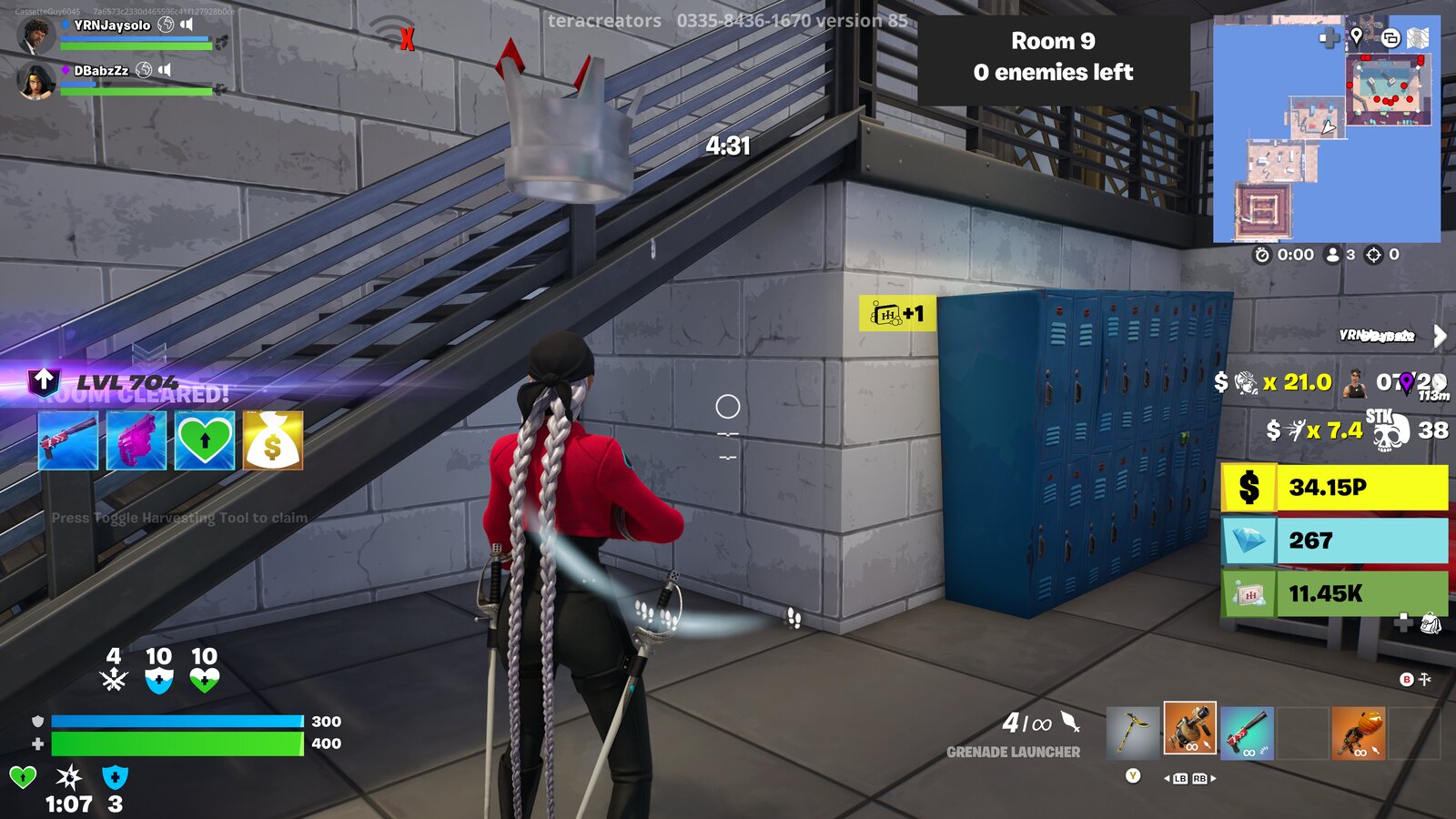Click the STK skull kill counter icon

point(1392,428)
